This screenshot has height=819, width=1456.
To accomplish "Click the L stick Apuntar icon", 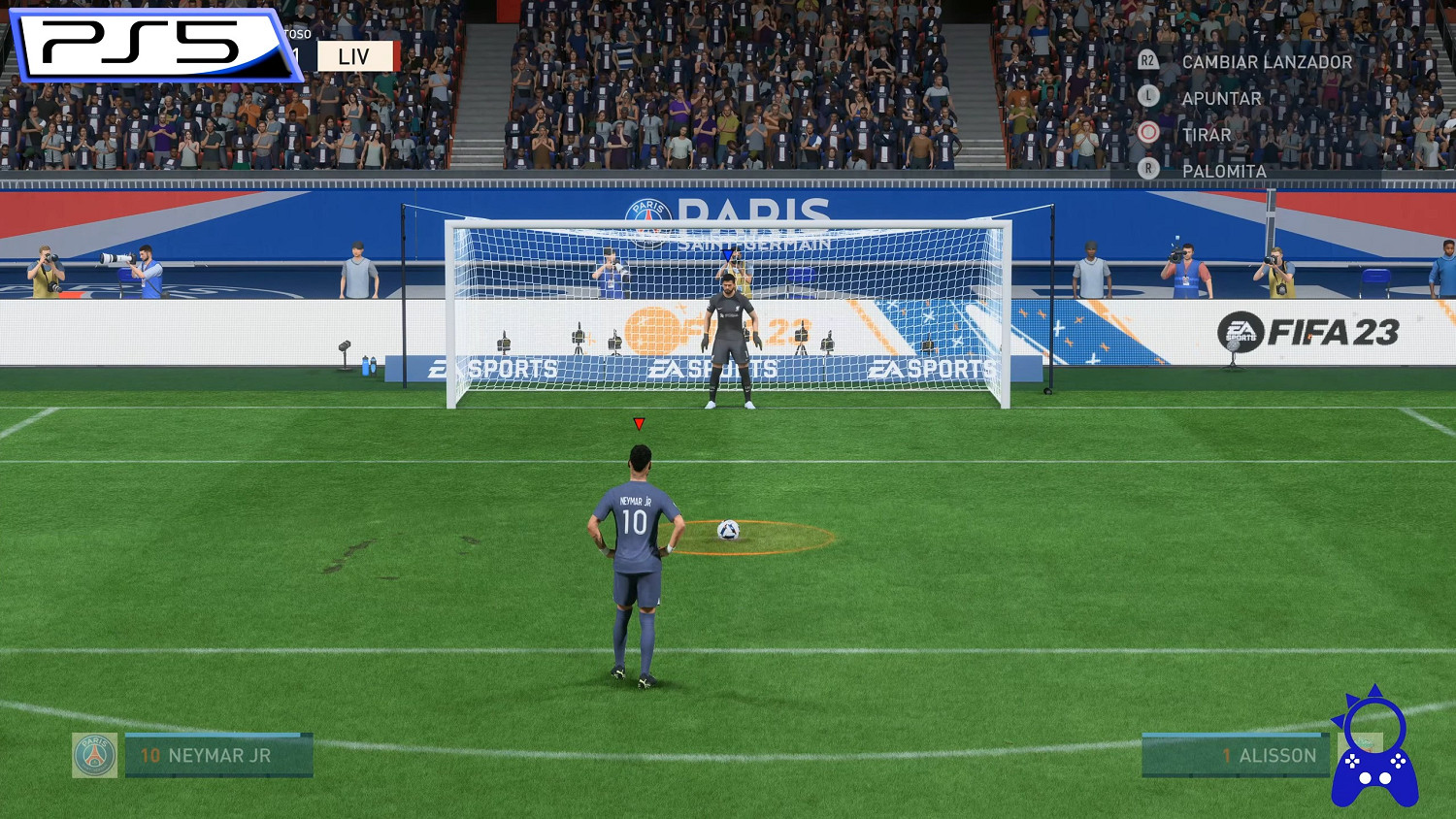I will coord(1151,97).
